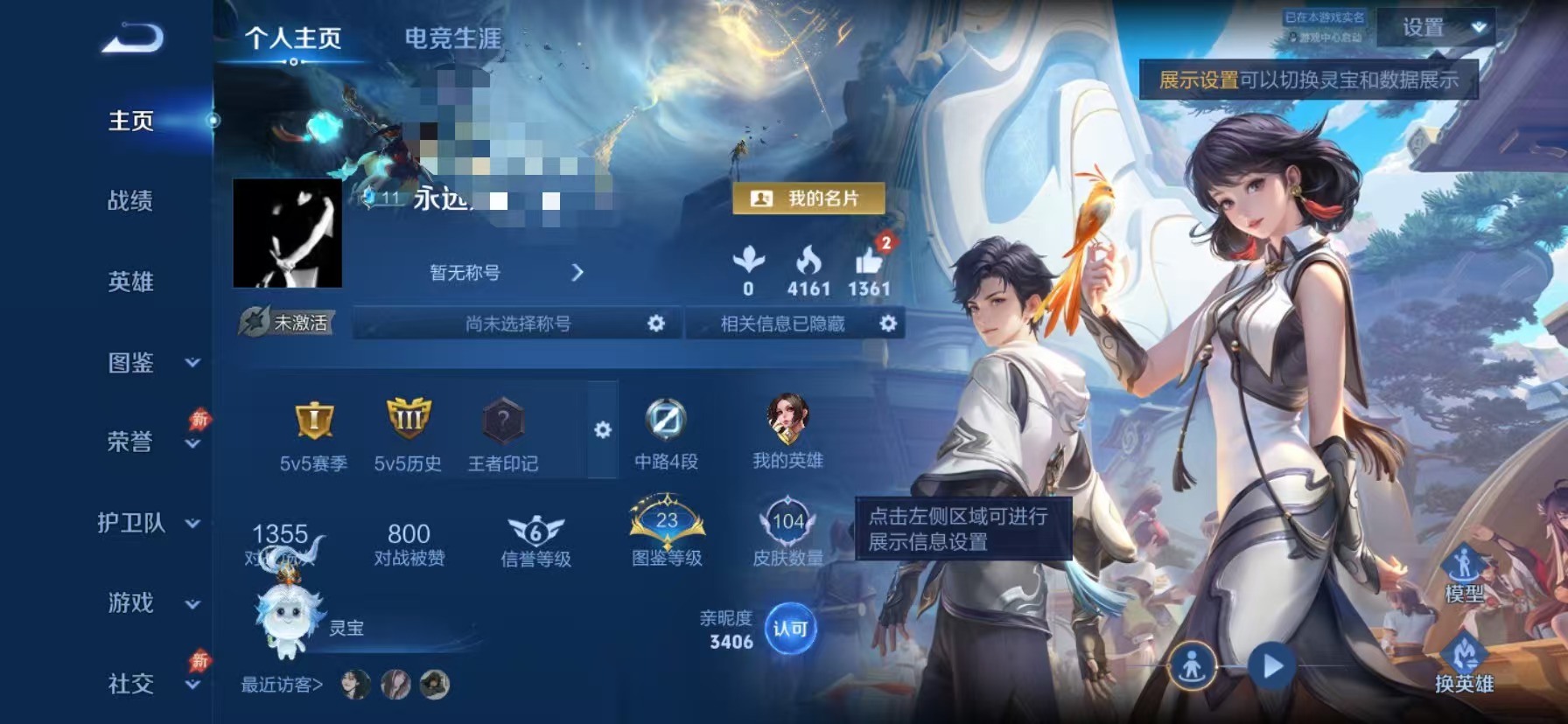The height and width of the screenshot is (724, 1568).
Task: Open the 我的名片 card button
Action: tap(809, 199)
